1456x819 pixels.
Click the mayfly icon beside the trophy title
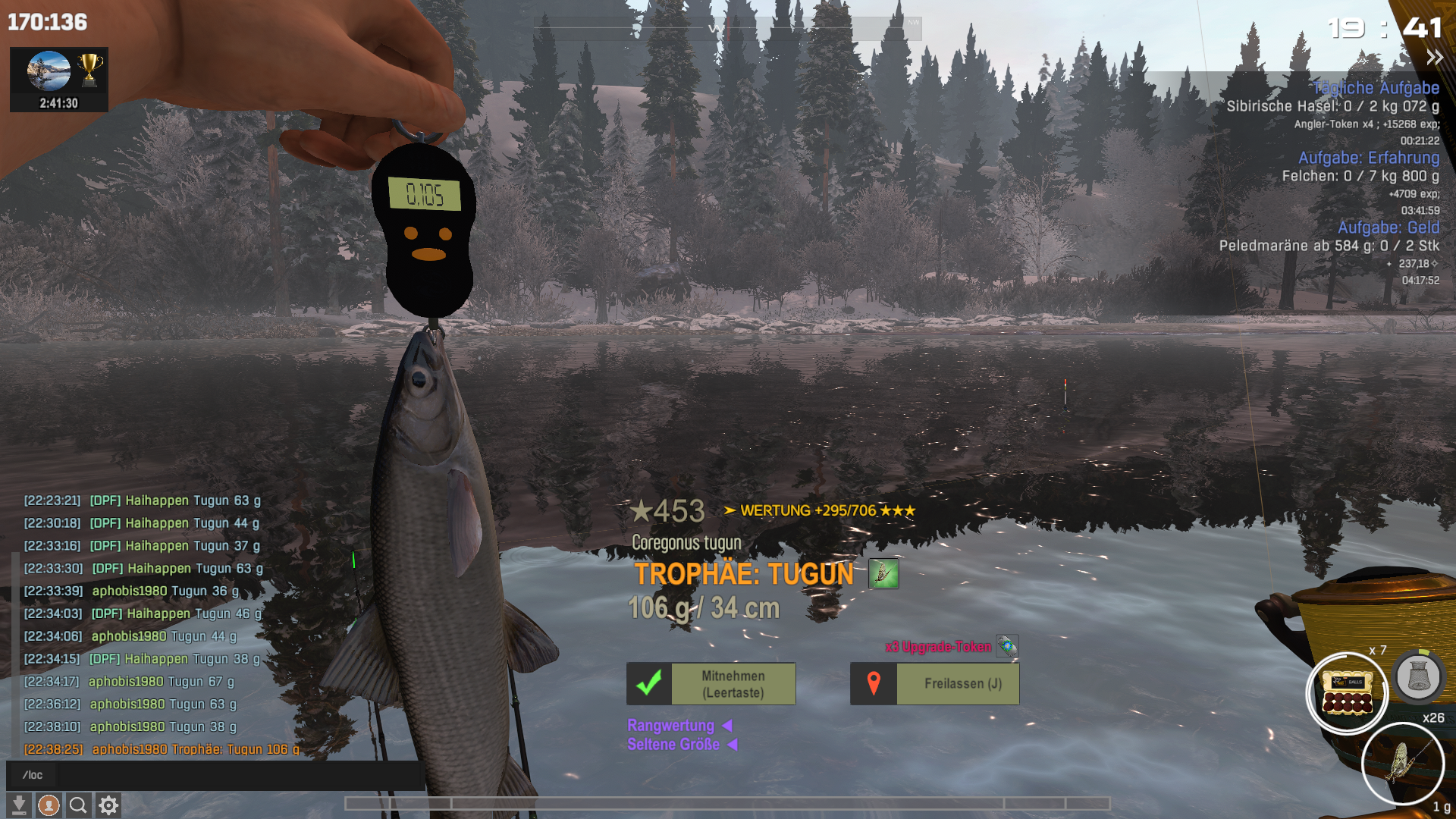pyautogui.click(x=883, y=574)
